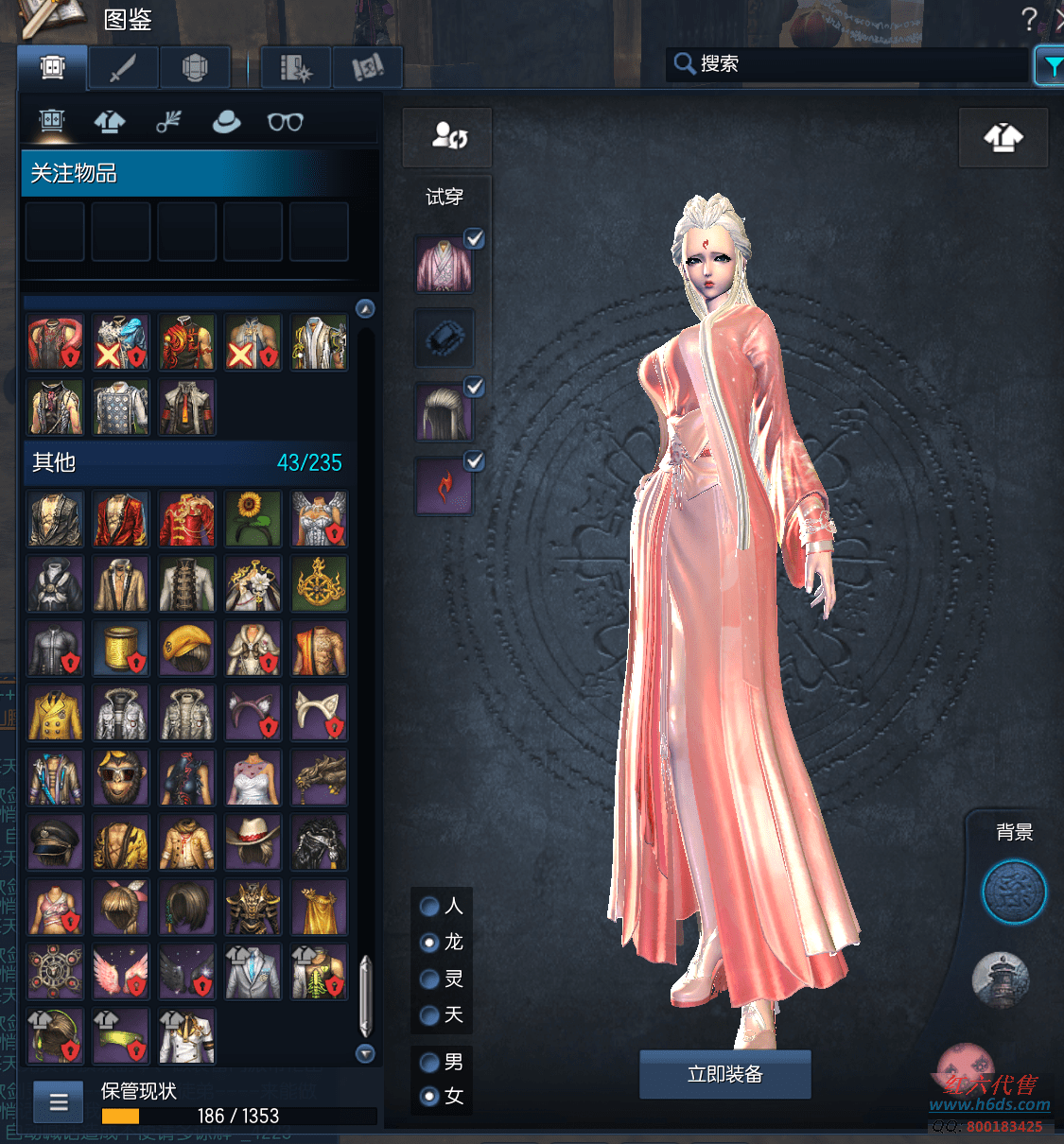The image size is (1064, 1144).
Task: Untick the pink robe try-on checkbox
Action: click(x=475, y=238)
